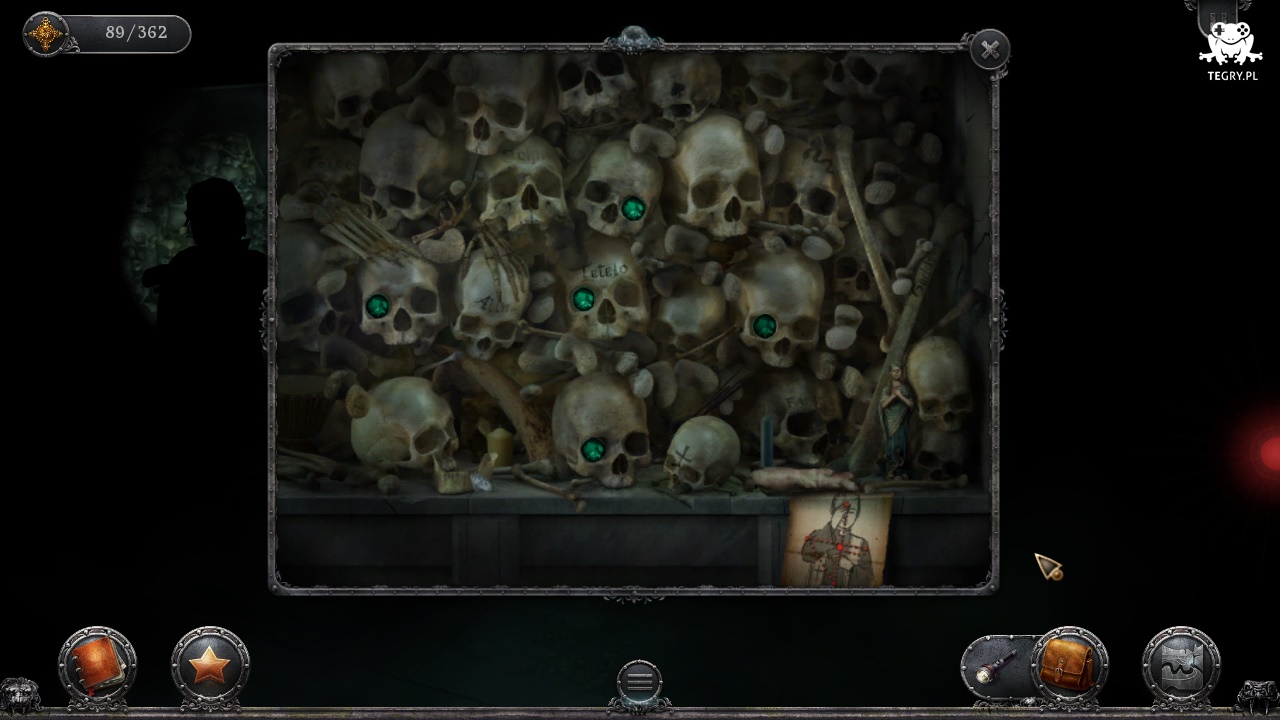Viewport: 1280px width, 720px height.
Task: Open the main menu button
Action: 639,681
